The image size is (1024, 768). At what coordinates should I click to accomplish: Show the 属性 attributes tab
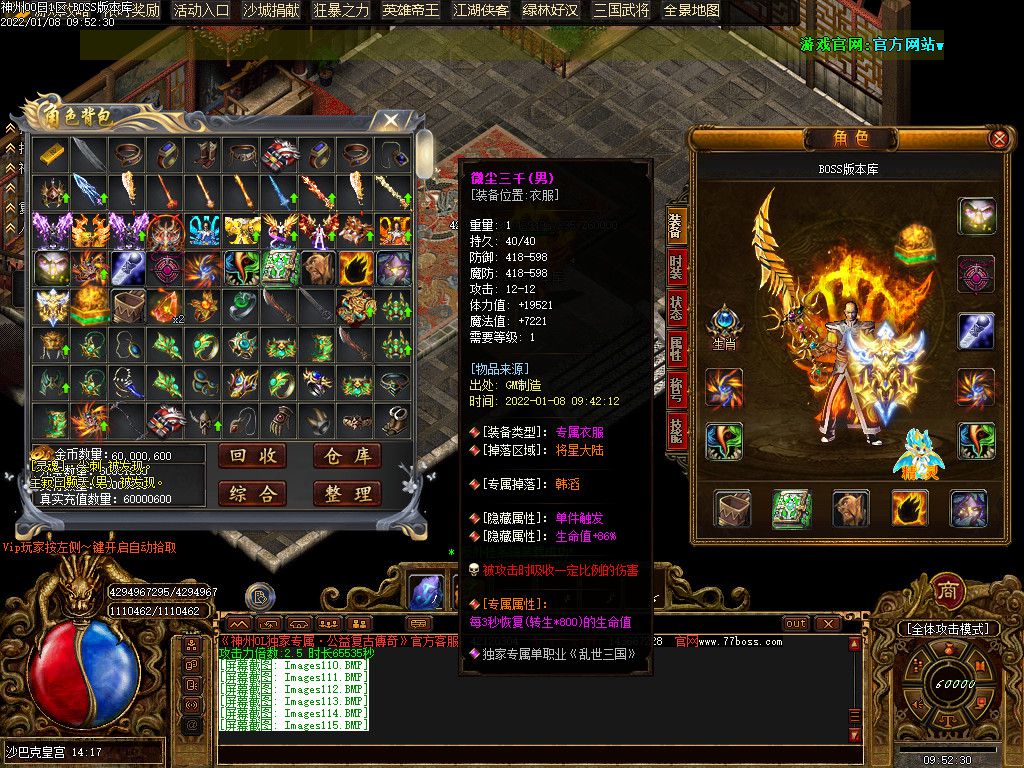[677, 348]
